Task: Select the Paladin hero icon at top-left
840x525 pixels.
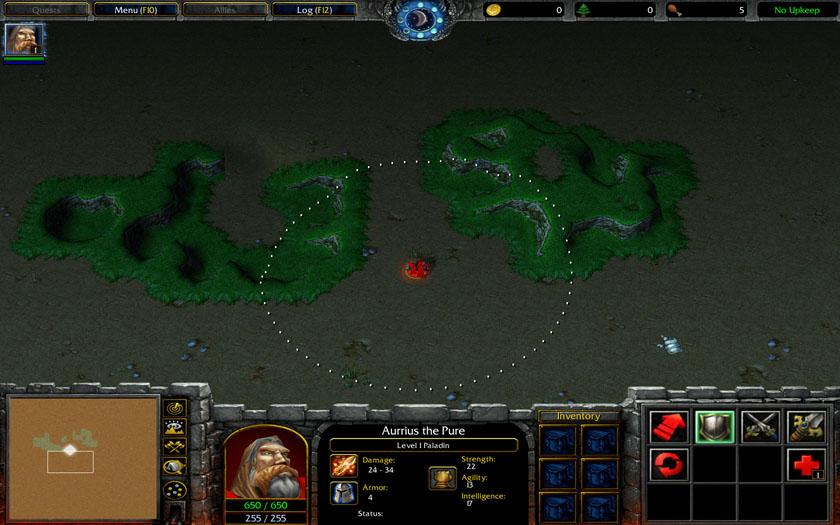Action: [x=24, y=40]
